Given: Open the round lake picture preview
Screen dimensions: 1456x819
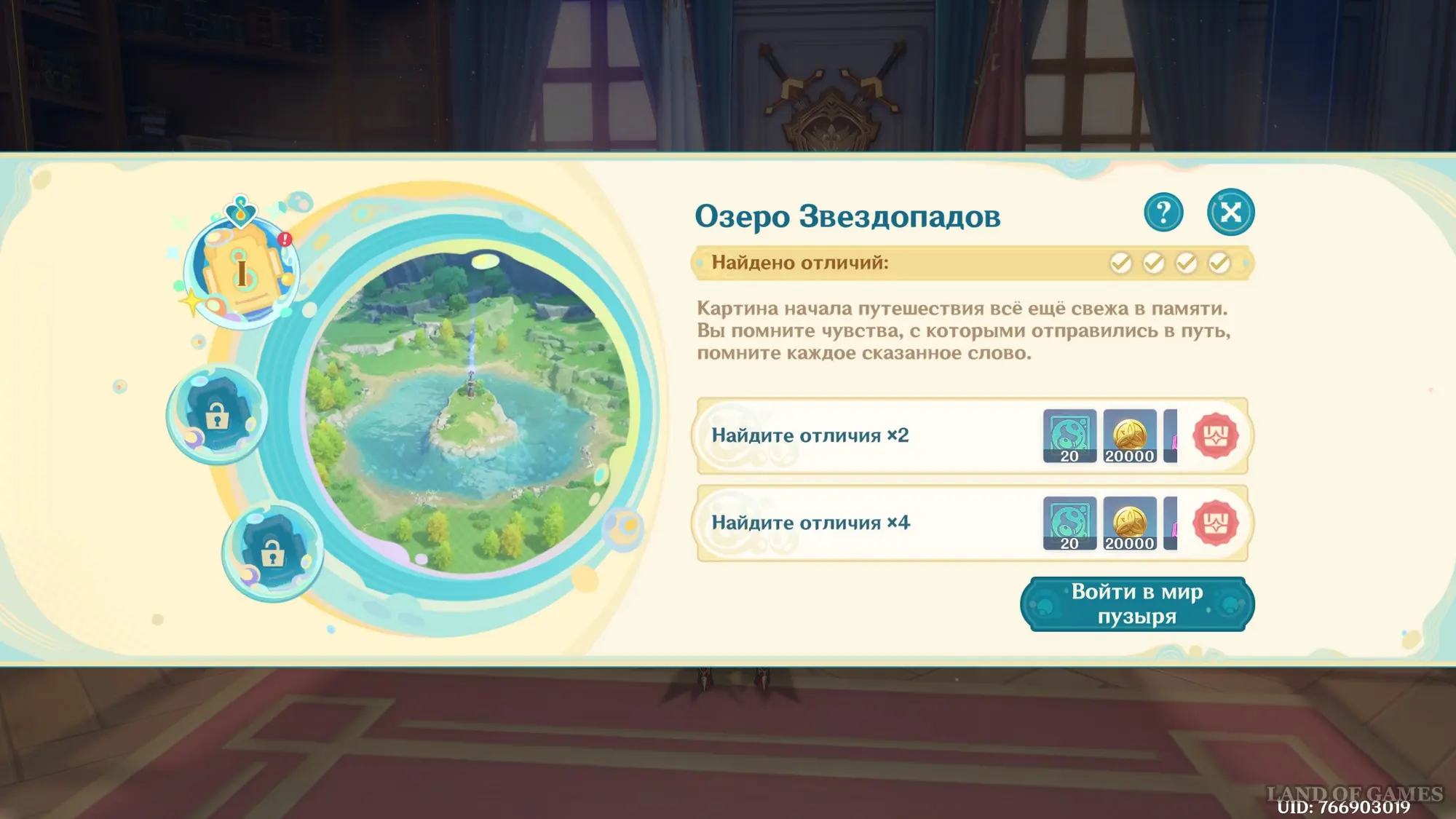Looking at the screenshot, I should coord(470,411).
